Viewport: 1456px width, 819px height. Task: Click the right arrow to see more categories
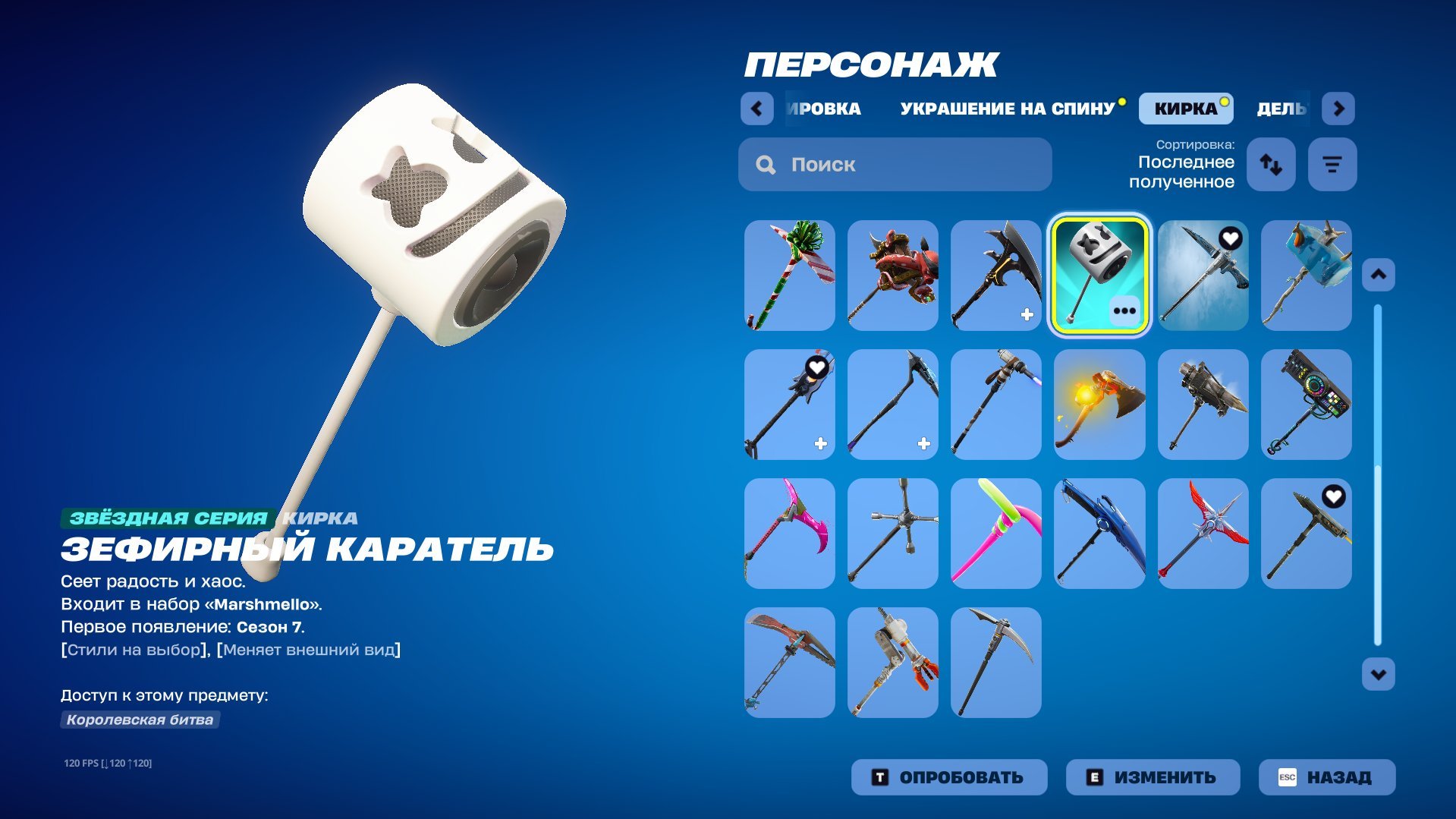1338,109
